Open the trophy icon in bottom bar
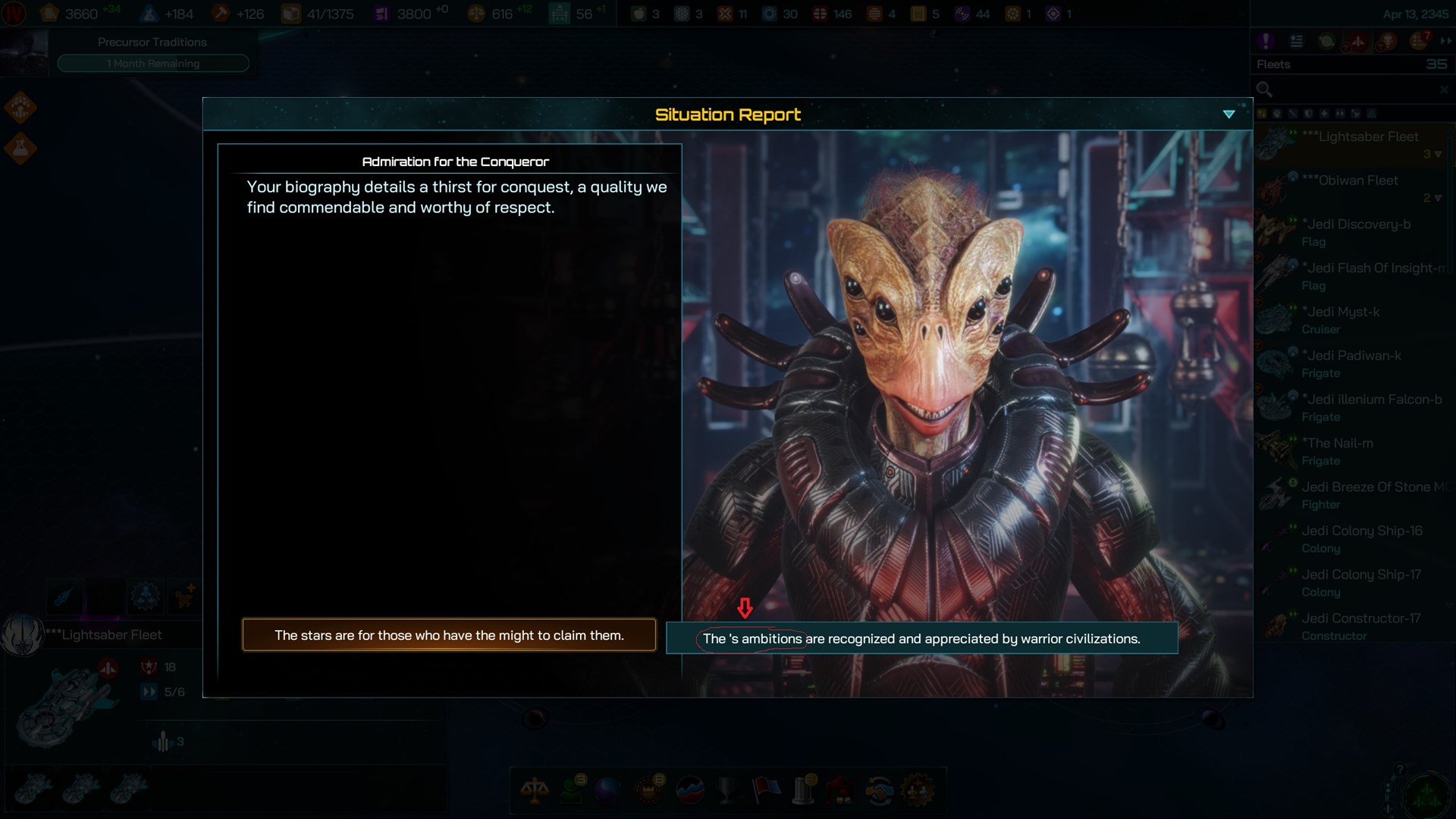Image resolution: width=1456 pixels, height=819 pixels. 726,790
